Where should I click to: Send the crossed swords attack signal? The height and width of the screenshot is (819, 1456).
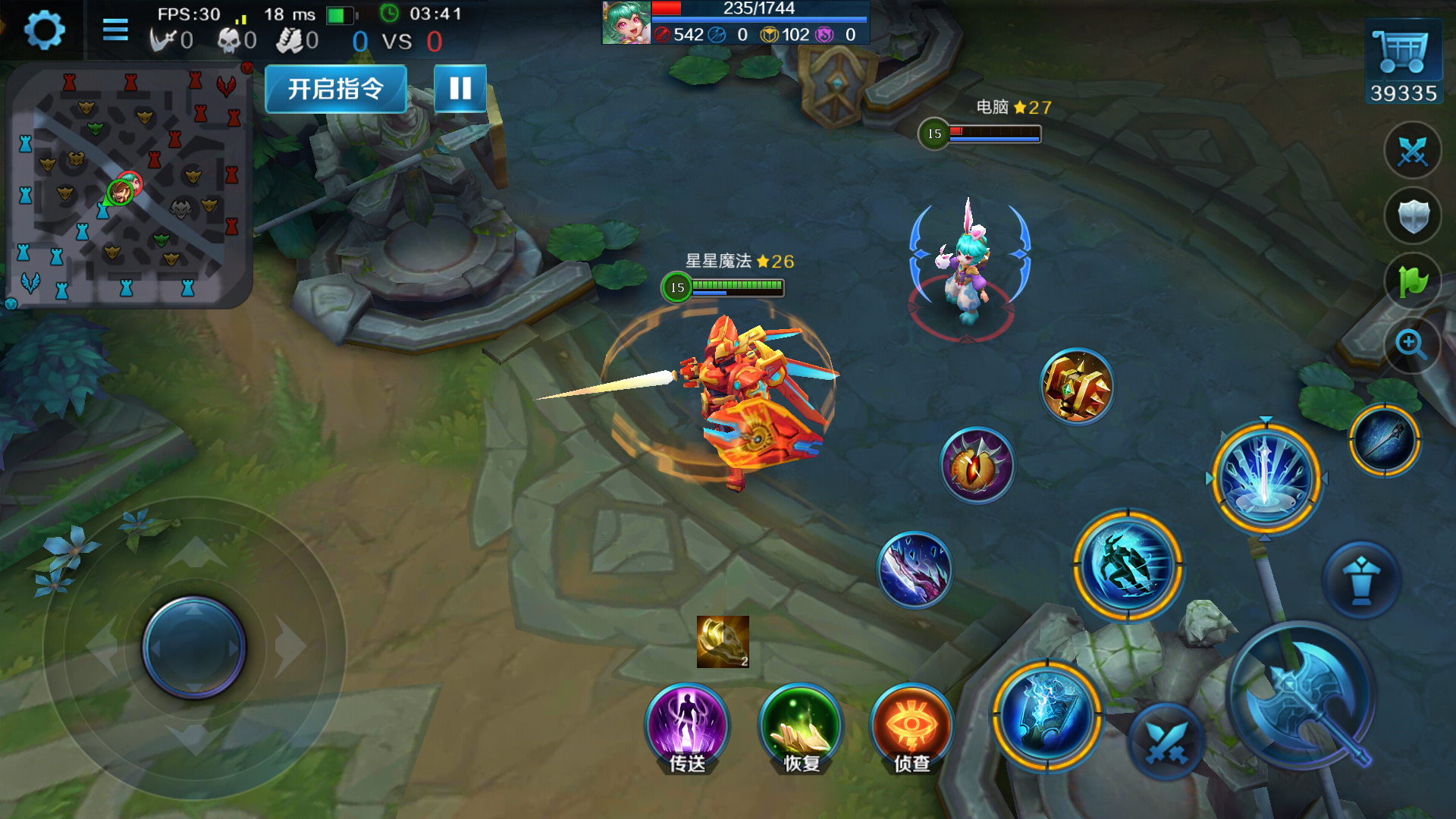[x=1412, y=151]
